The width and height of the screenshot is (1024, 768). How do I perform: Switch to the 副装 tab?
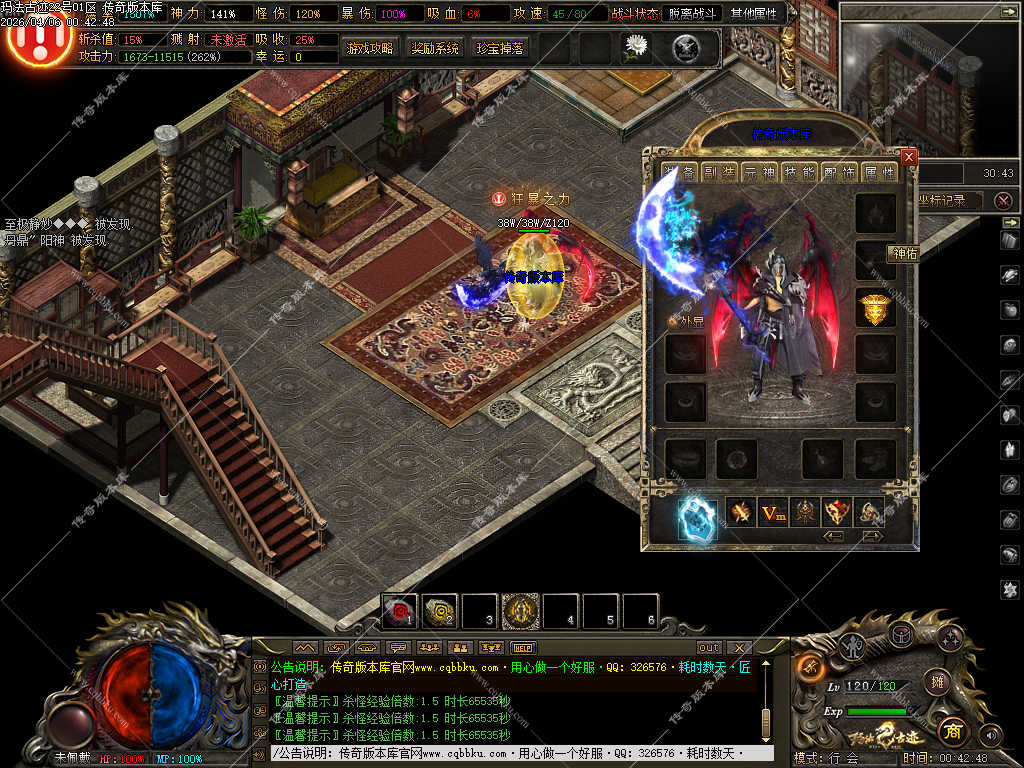point(718,172)
